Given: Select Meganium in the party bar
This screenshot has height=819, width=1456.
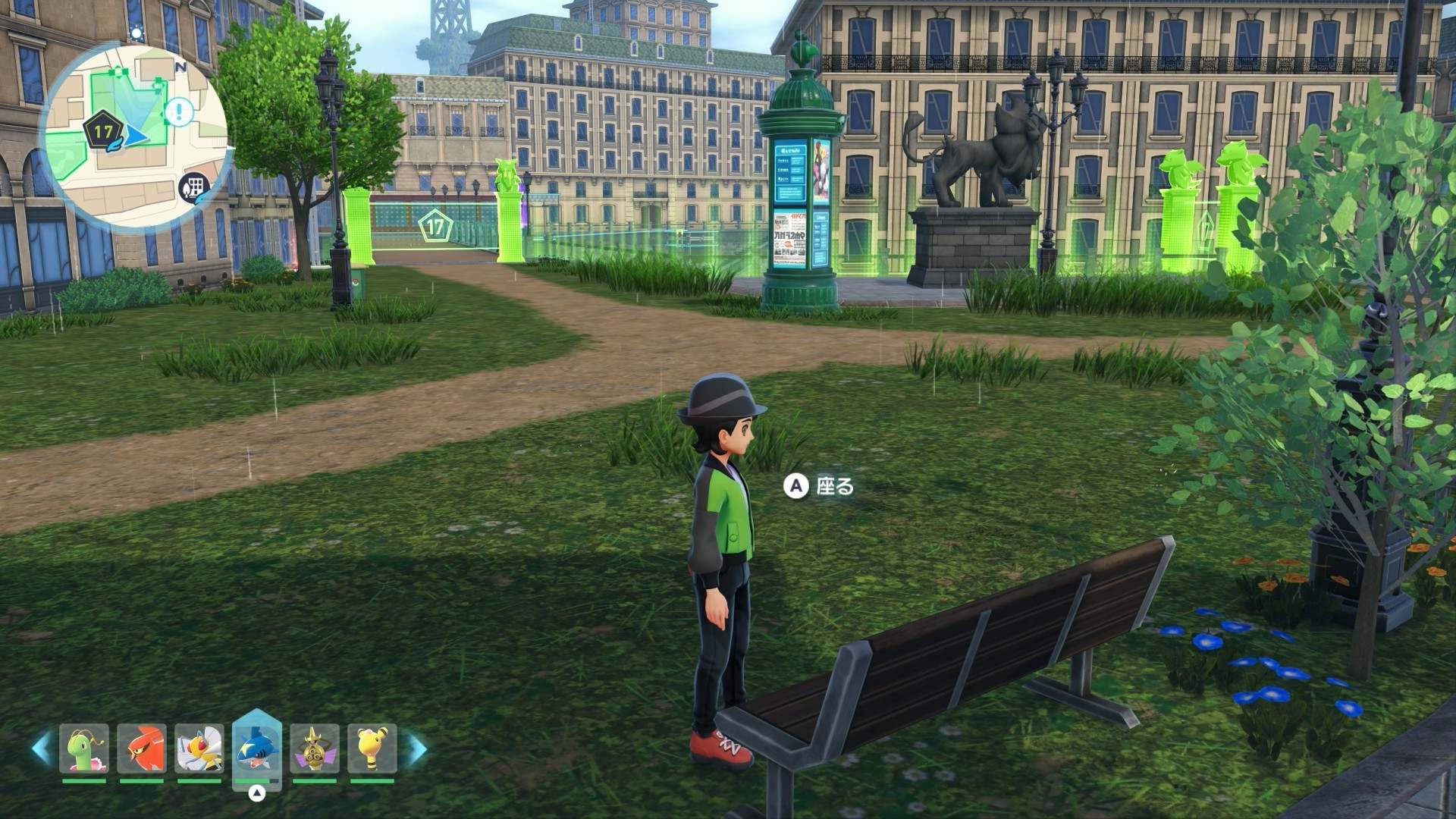Looking at the screenshot, I should click(84, 748).
